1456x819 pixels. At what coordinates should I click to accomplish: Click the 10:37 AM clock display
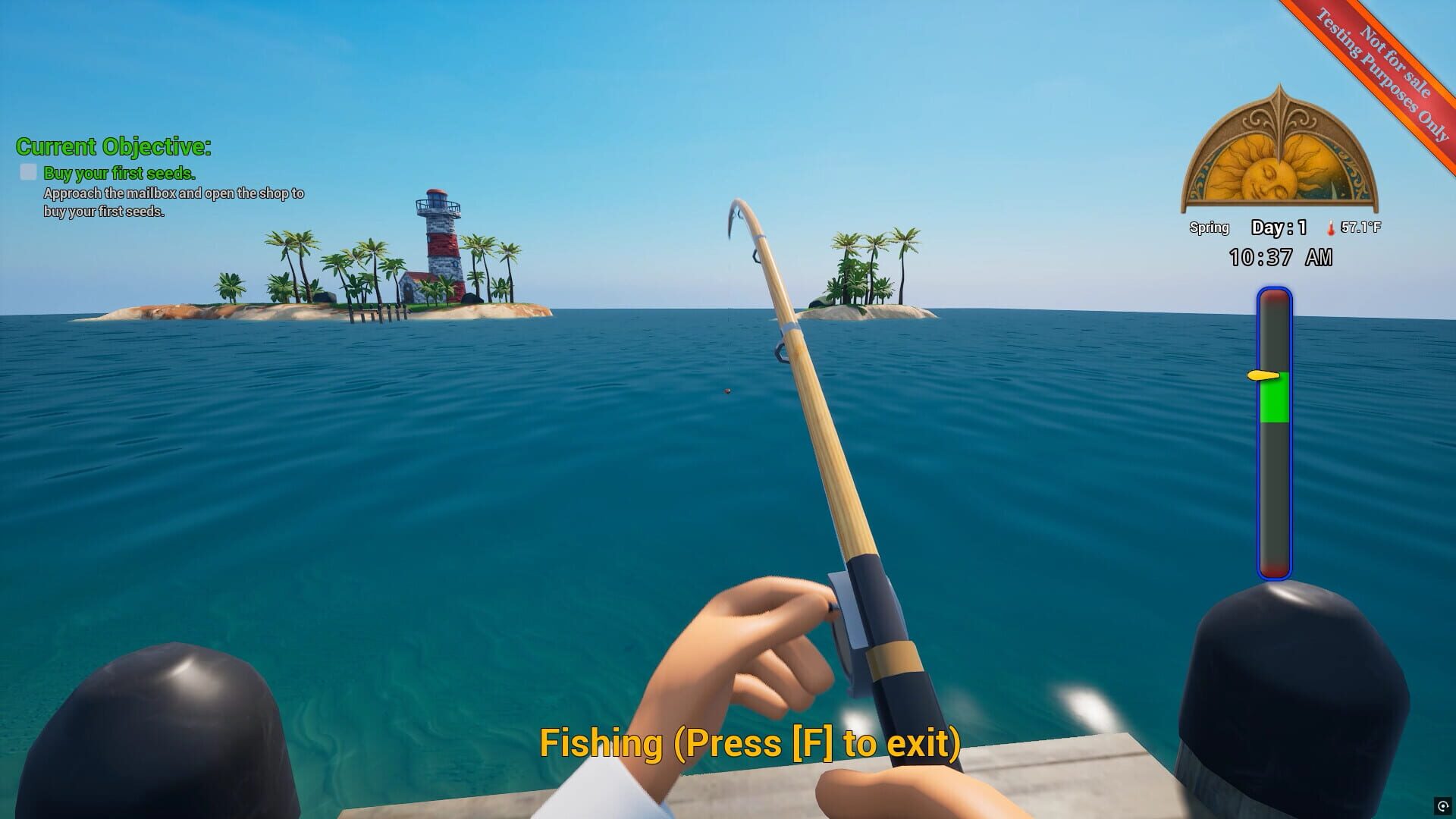click(x=1282, y=257)
